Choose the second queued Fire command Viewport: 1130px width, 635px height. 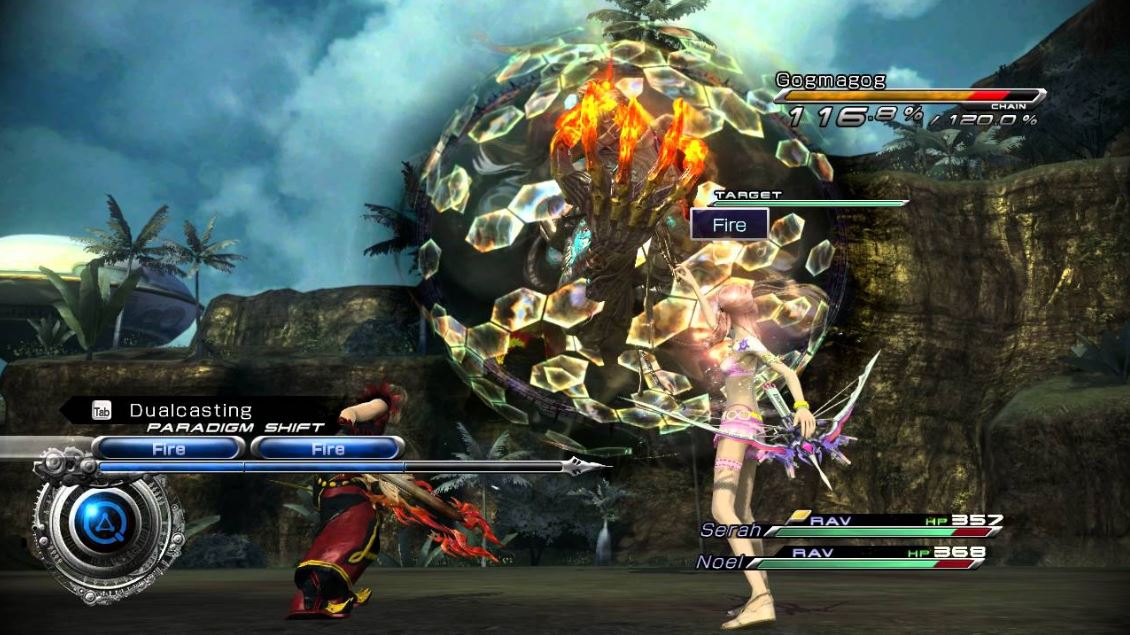pyautogui.click(x=327, y=449)
